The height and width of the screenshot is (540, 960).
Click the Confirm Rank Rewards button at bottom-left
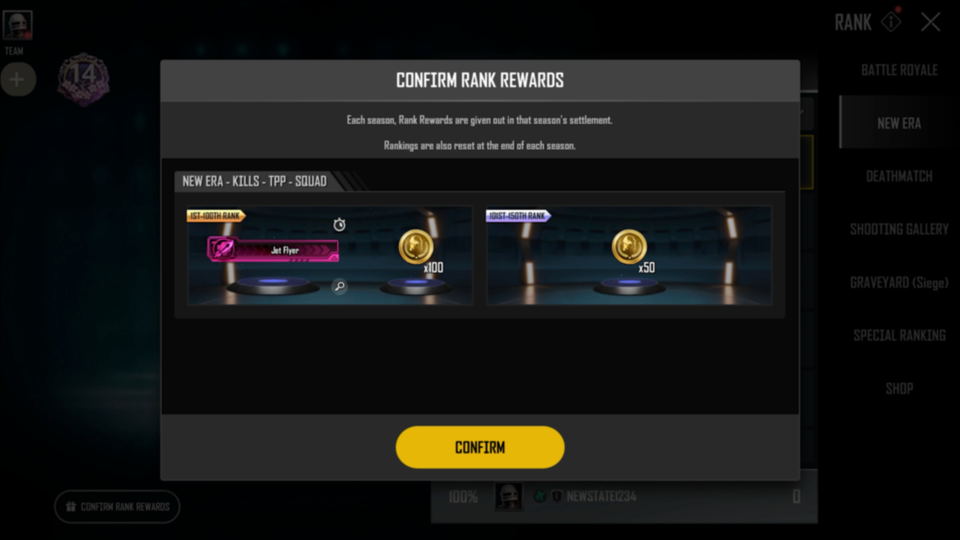[117, 507]
